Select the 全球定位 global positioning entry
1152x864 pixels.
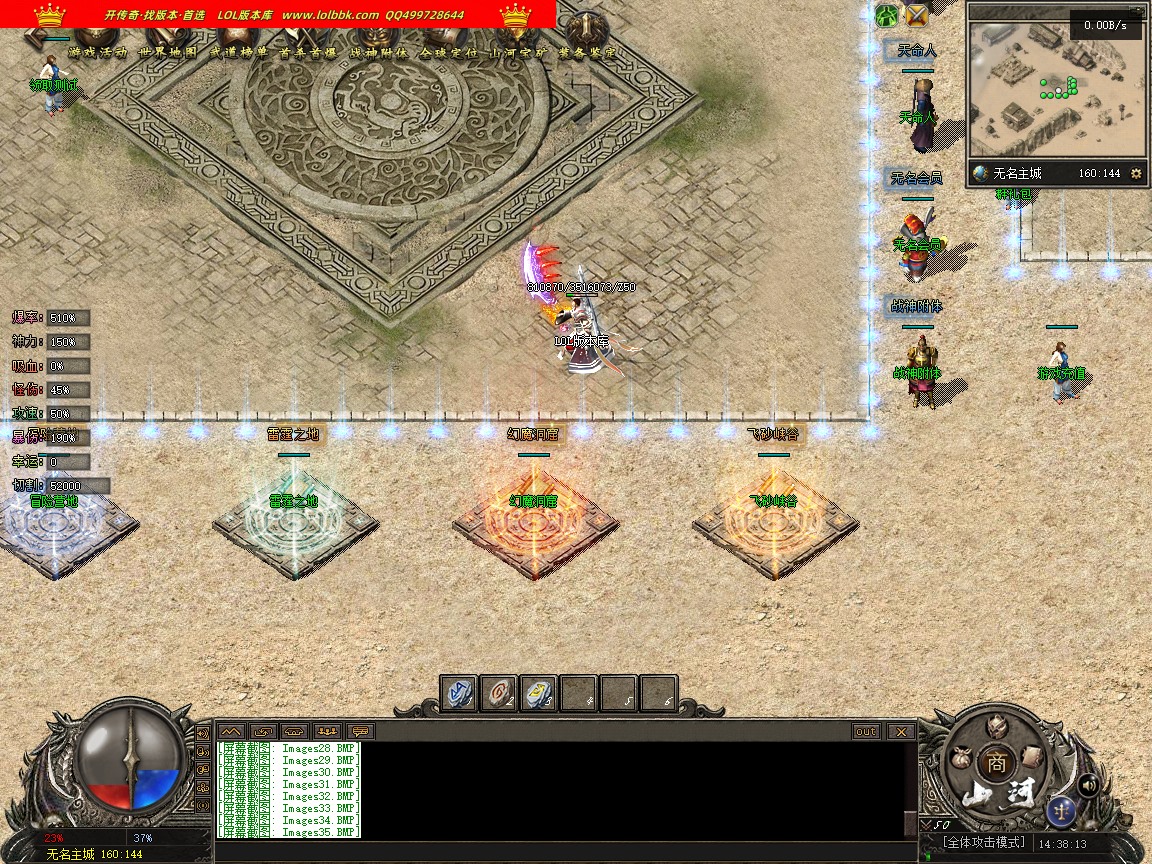click(x=449, y=52)
